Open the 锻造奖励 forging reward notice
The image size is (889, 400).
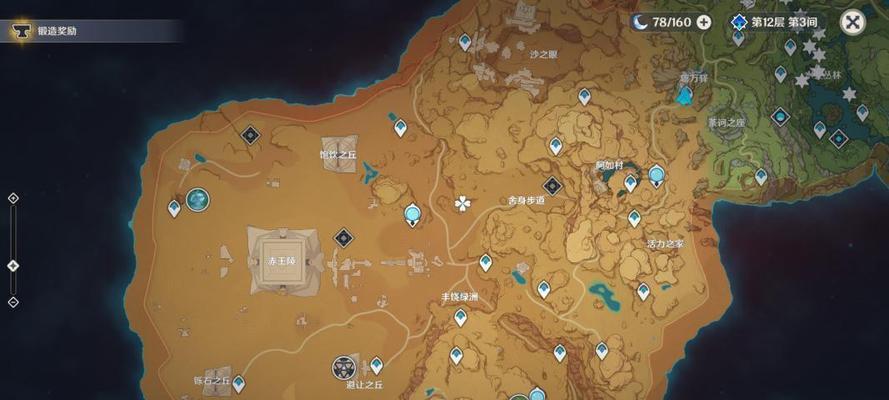coord(56,31)
